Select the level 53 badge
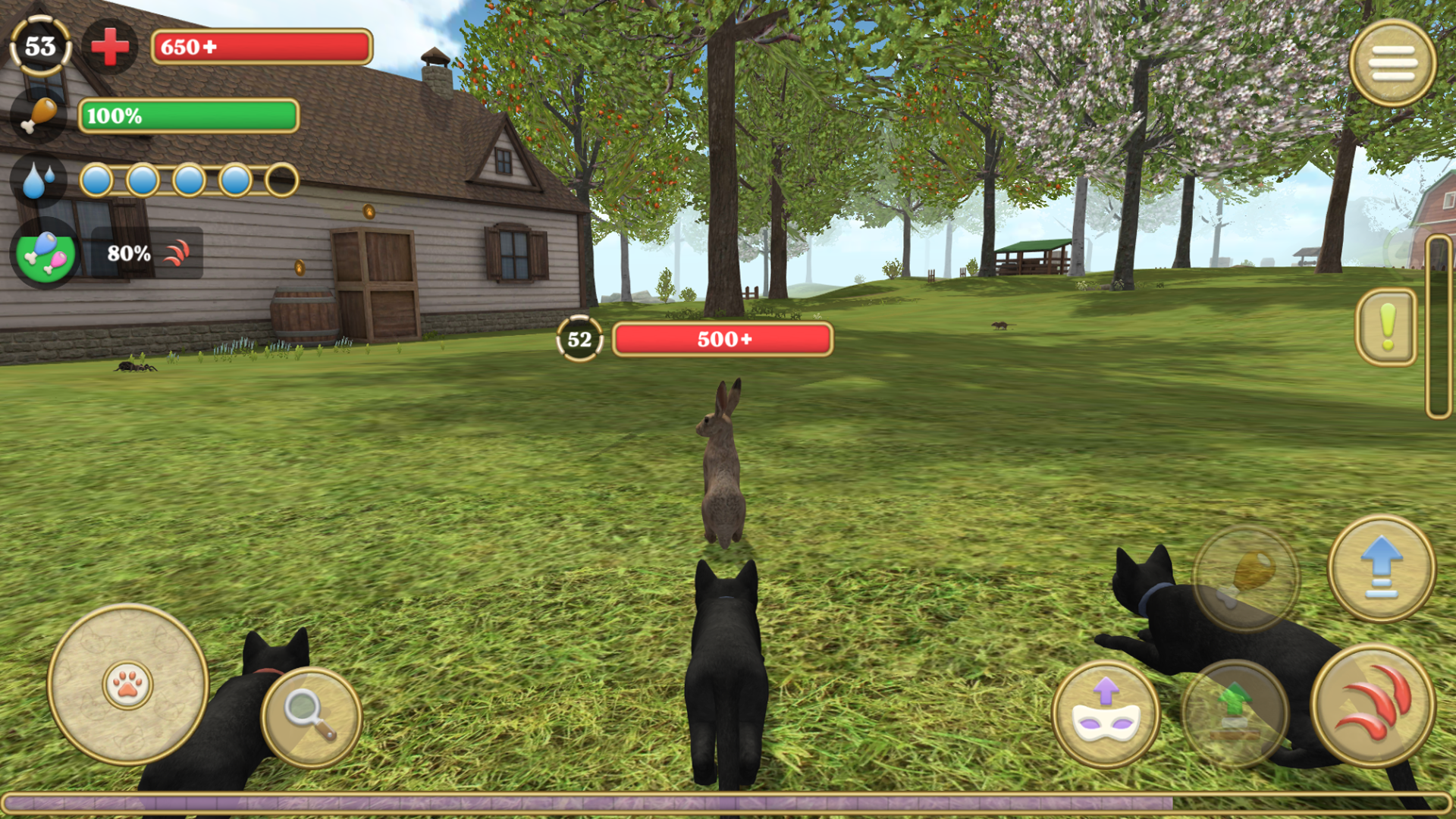The image size is (1456, 819). click(39, 47)
